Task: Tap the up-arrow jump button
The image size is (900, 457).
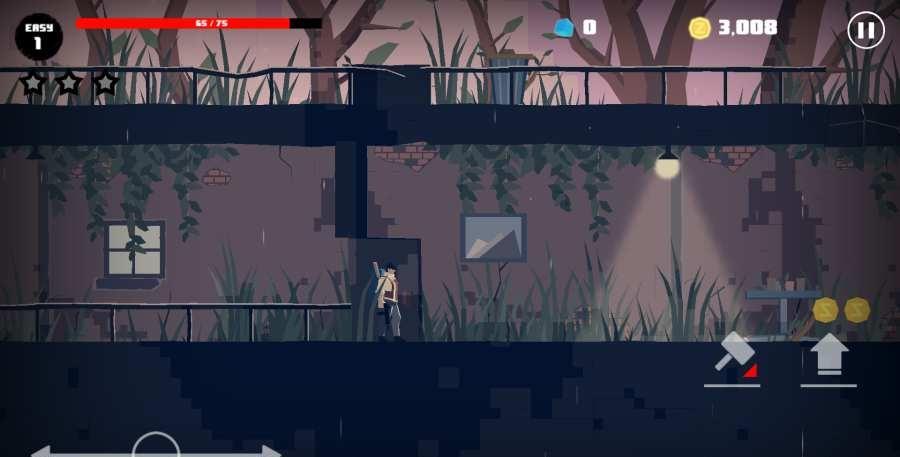Action: 828,356
